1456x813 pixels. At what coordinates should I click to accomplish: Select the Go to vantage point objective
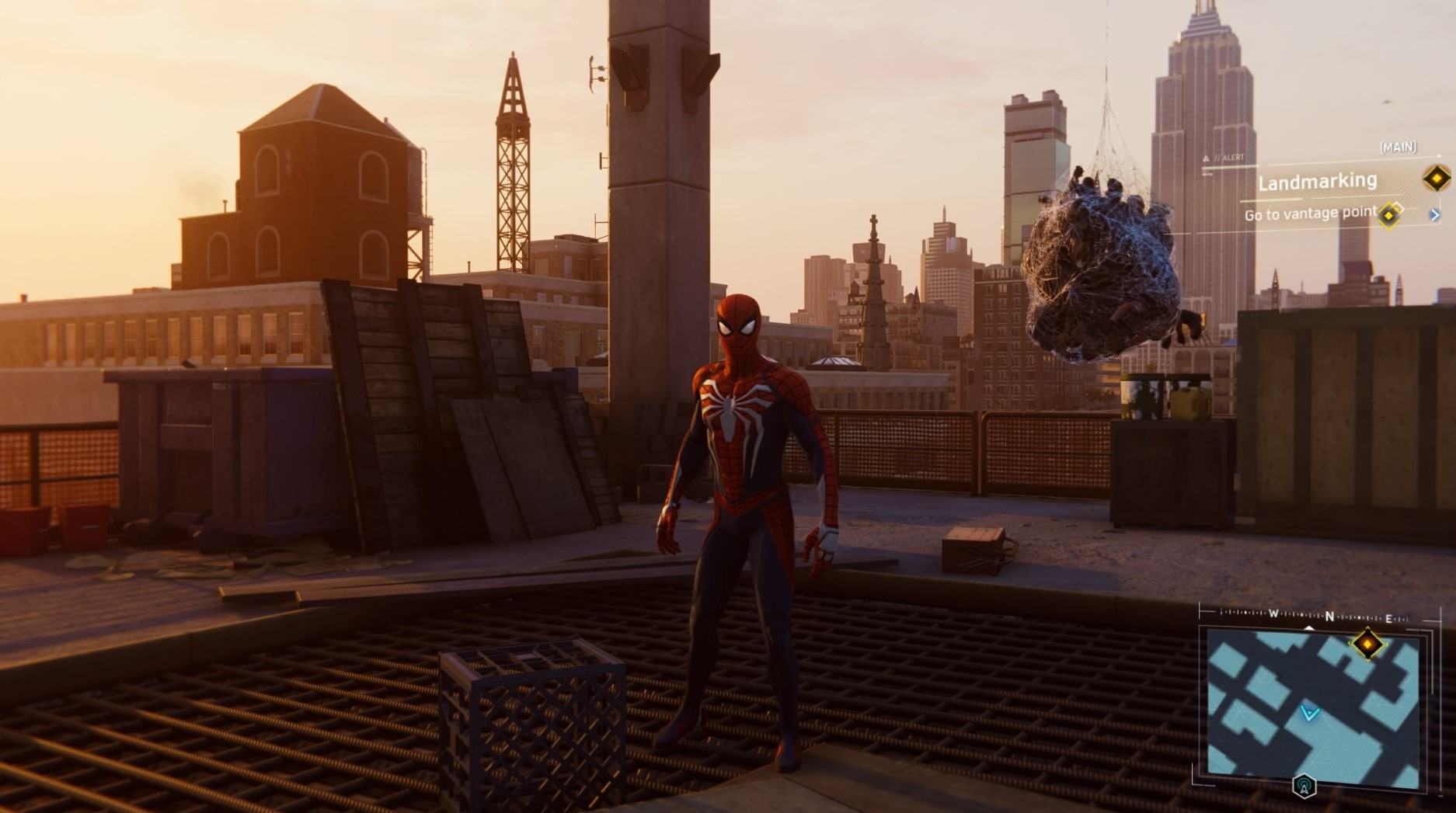(x=1310, y=214)
